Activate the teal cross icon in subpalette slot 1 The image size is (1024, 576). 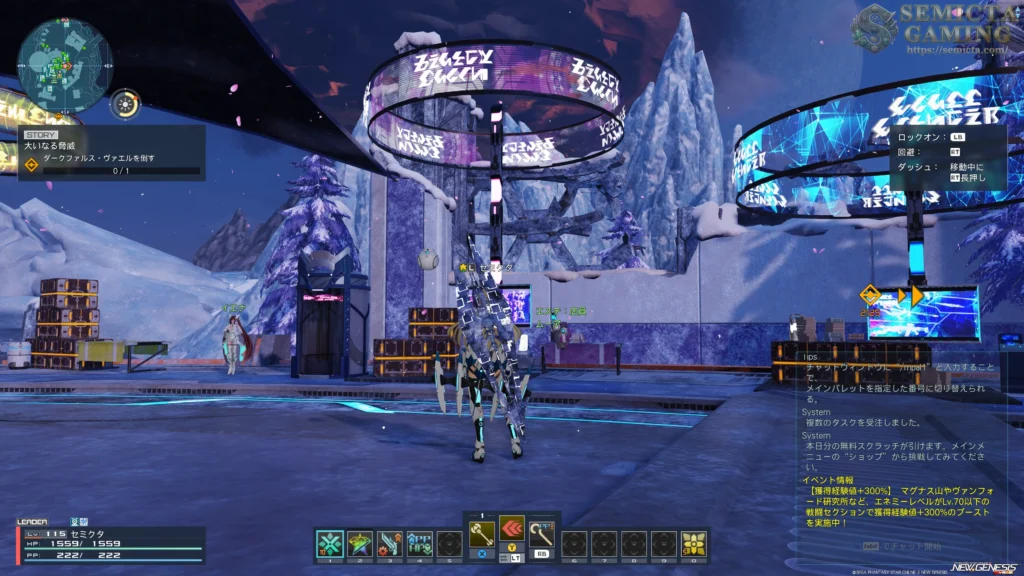pos(329,543)
